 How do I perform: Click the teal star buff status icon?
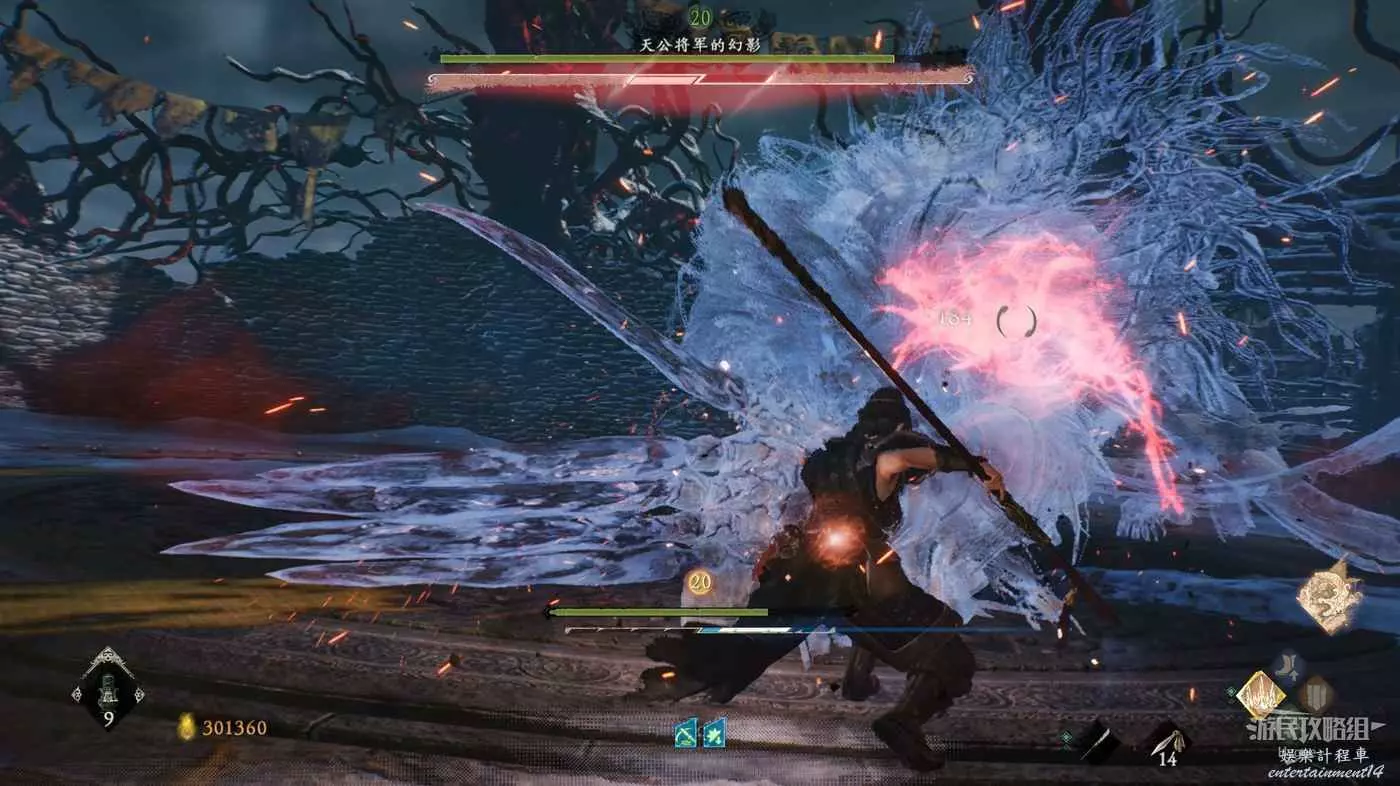coord(714,733)
